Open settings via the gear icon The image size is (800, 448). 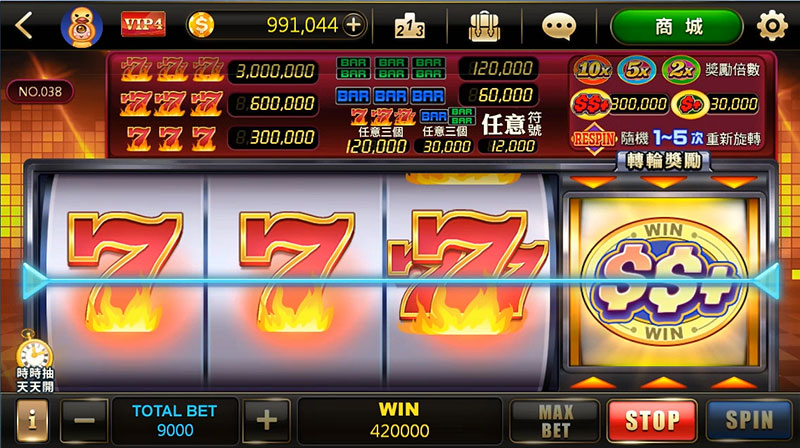coord(771,26)
